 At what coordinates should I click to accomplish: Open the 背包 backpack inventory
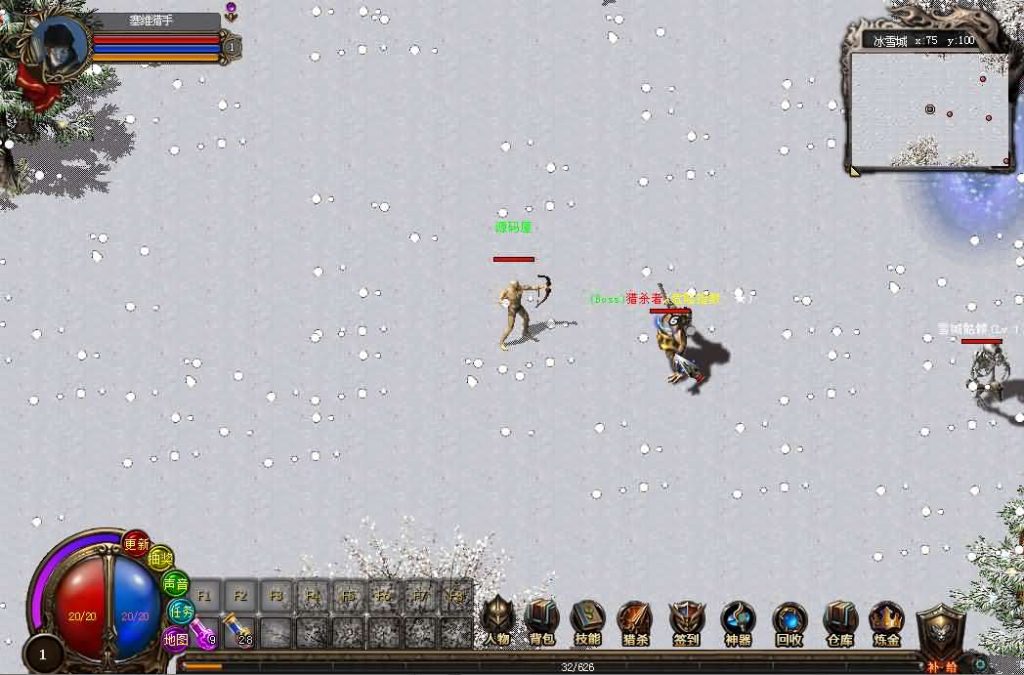(542, 621)
